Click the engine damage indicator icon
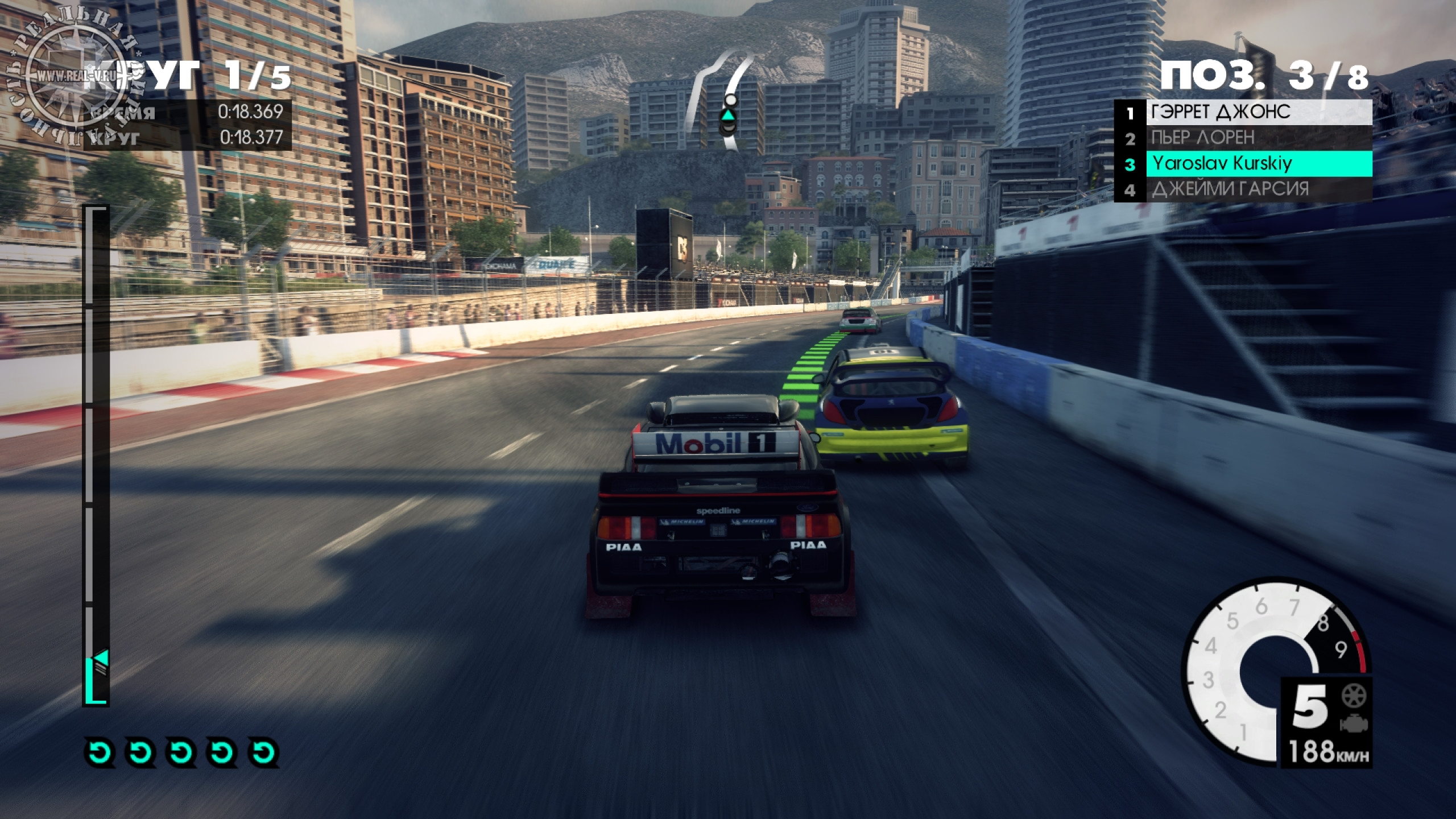Screen dimensions: 1456x819 pyautogui.click(x=1354, y=723)
